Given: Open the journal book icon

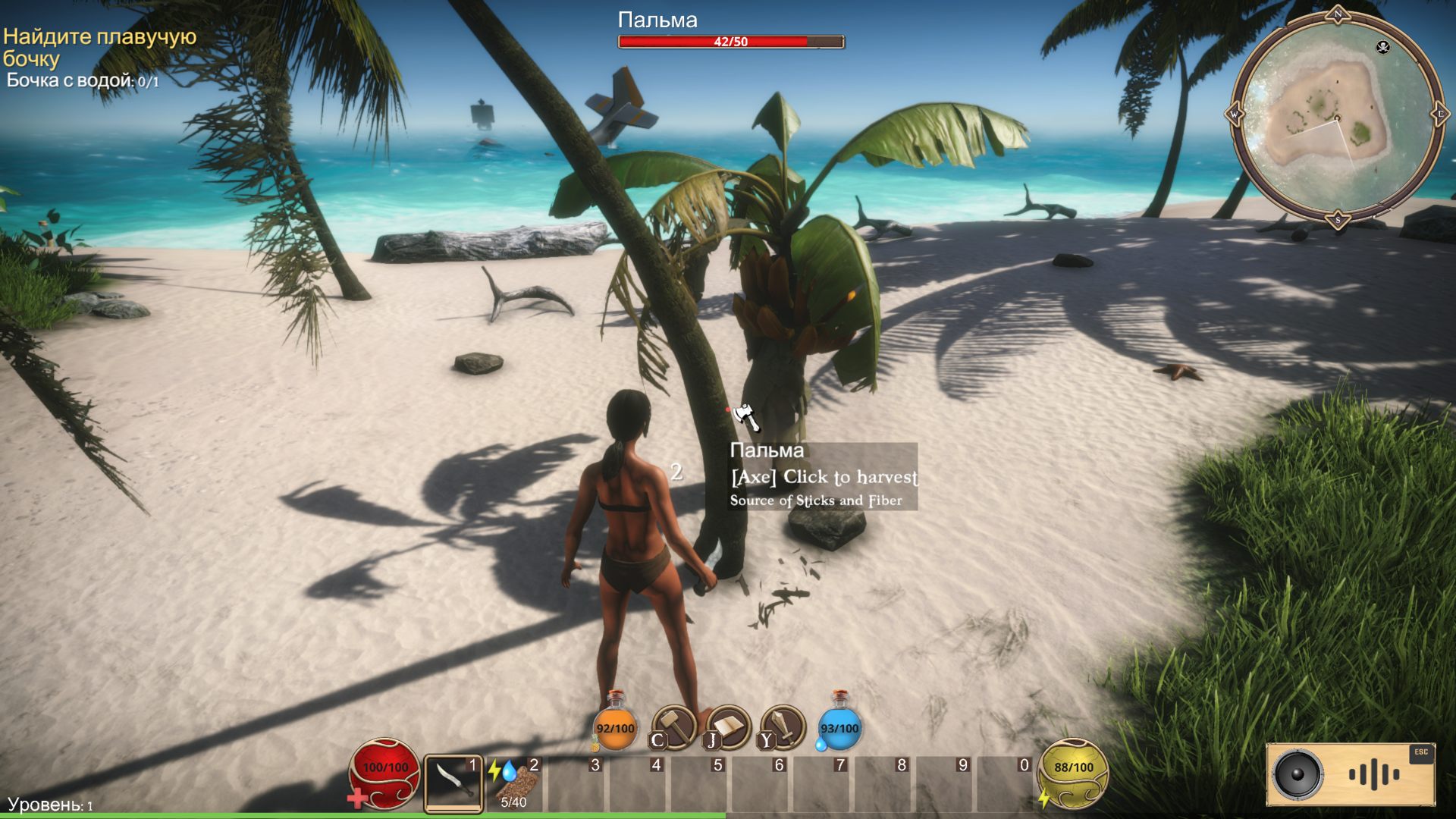Looking at the screenshot, I should coord(728,726).
